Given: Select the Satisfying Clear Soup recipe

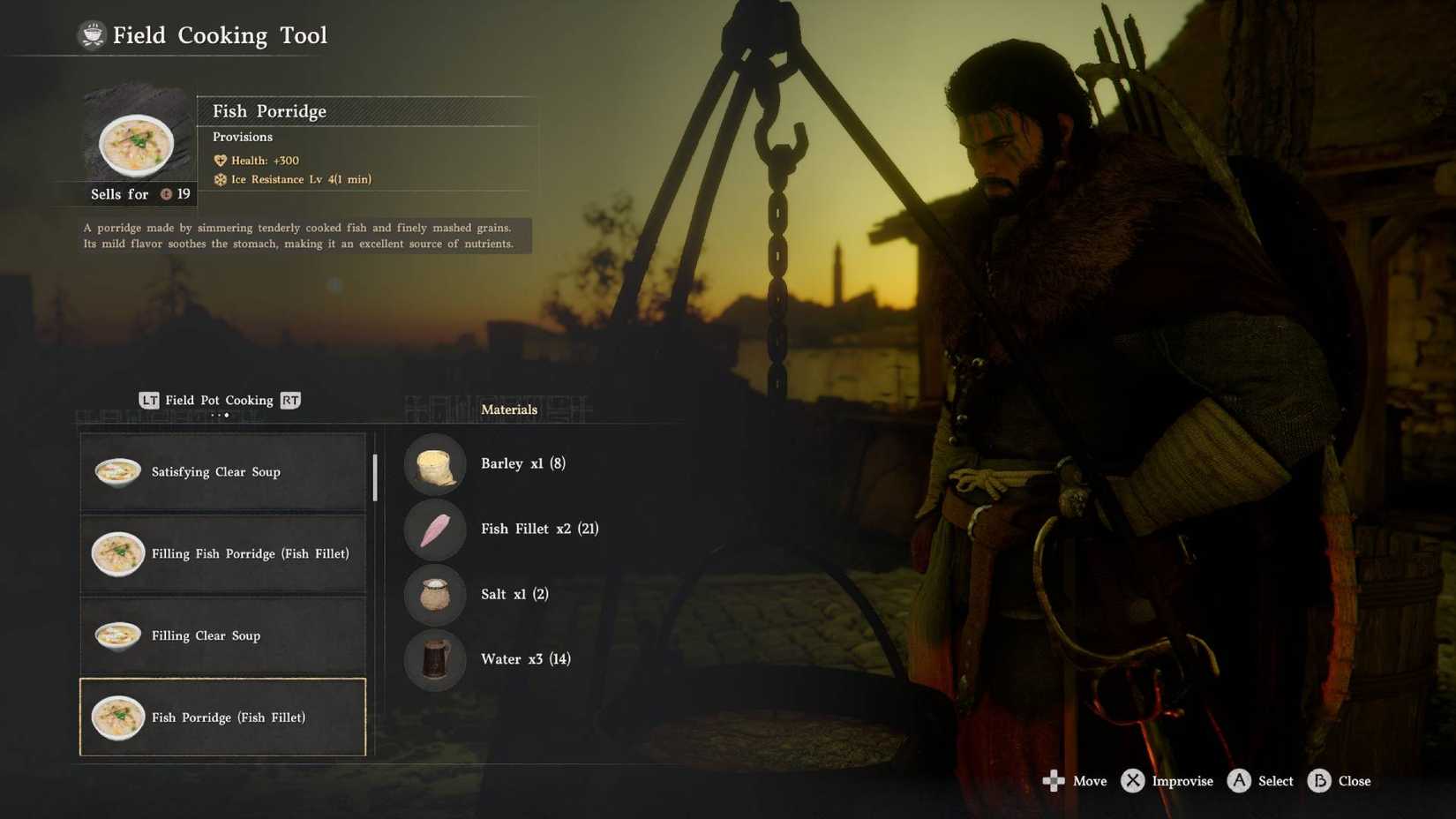Looking at the screenshot, I should (222, 472).
